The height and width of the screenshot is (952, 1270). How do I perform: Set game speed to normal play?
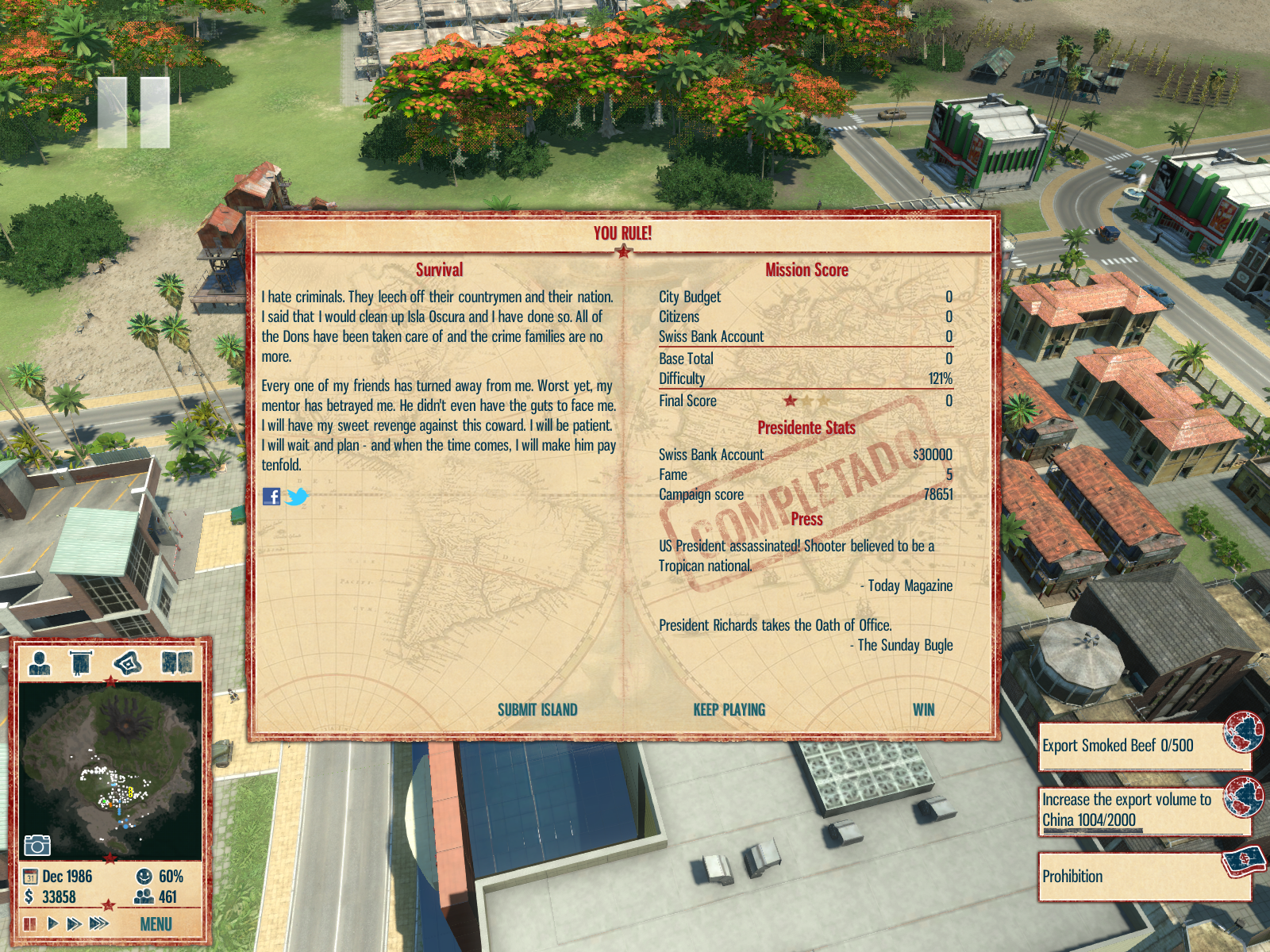click(52, 923)
